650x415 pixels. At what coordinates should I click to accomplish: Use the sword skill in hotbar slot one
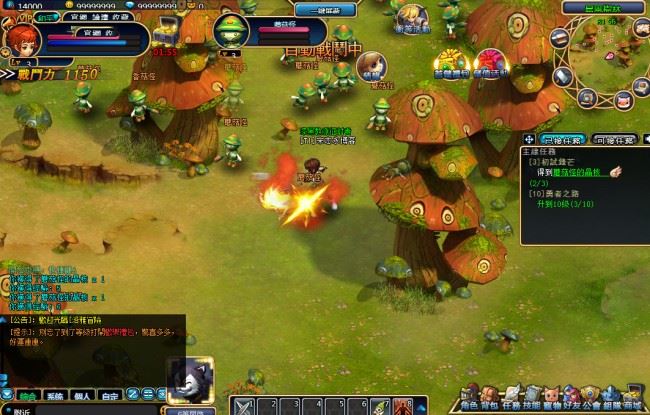pos(244,406)
